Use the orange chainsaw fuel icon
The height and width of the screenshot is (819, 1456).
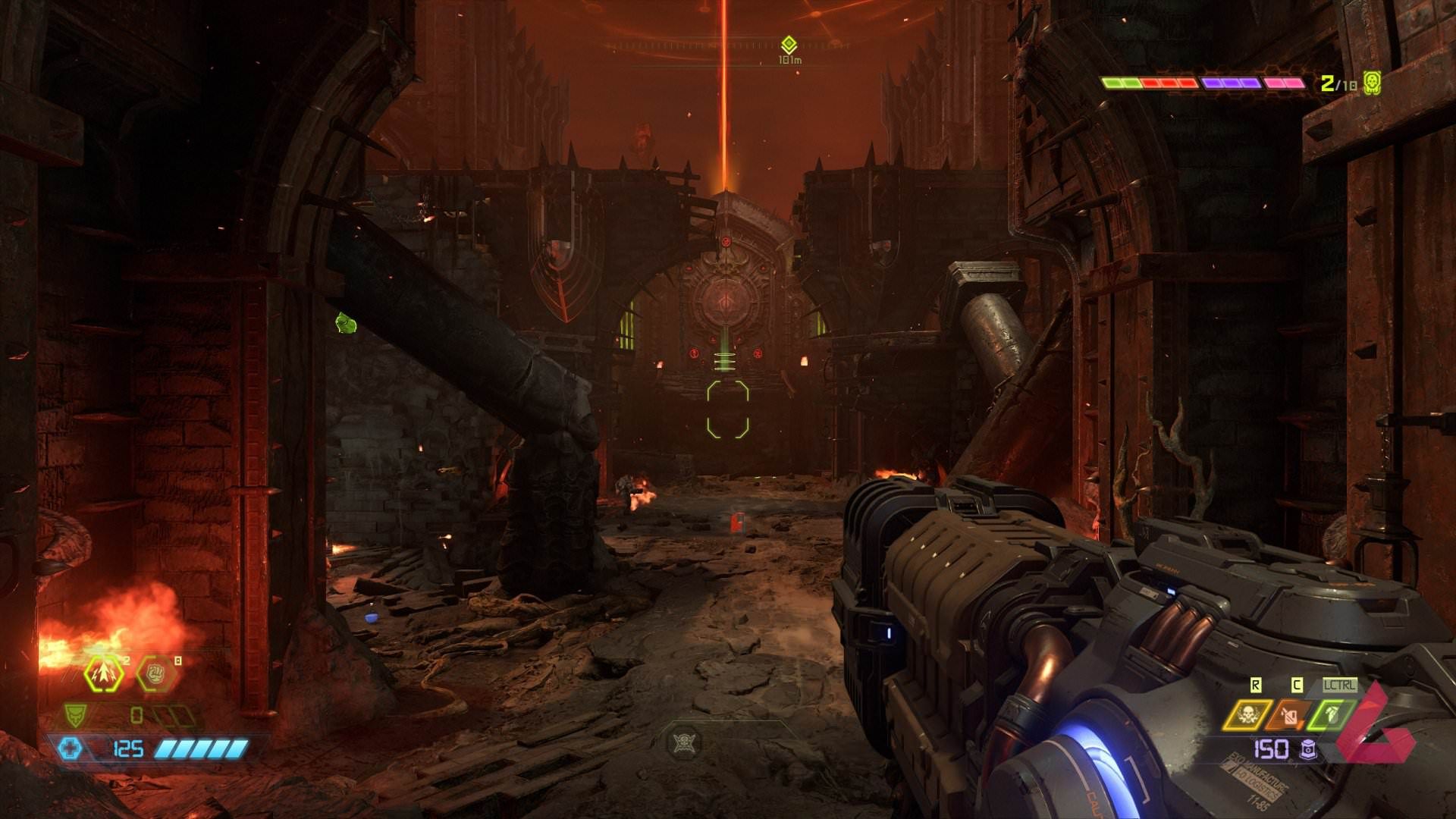pyautogui.click(x=1288, y=714)
